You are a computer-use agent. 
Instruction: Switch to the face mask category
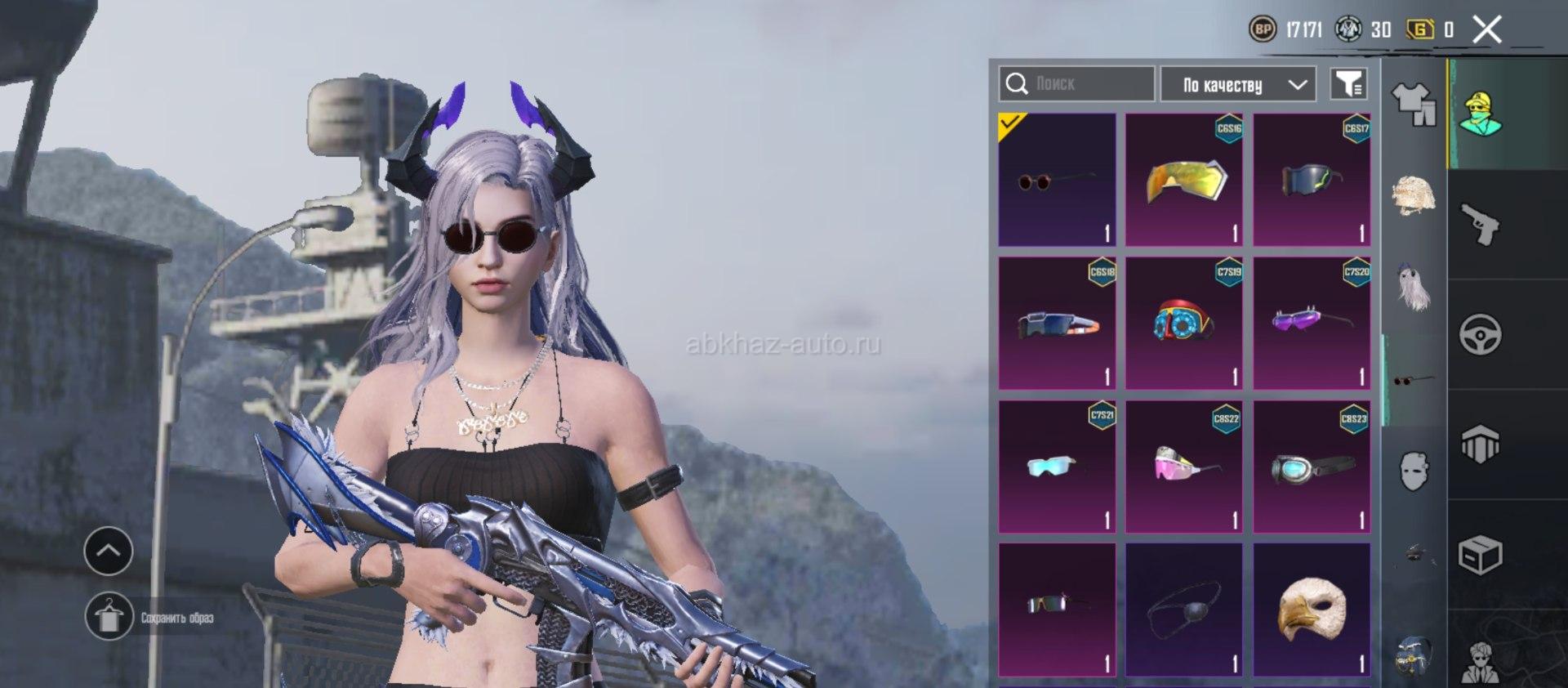coord(1414,471)
